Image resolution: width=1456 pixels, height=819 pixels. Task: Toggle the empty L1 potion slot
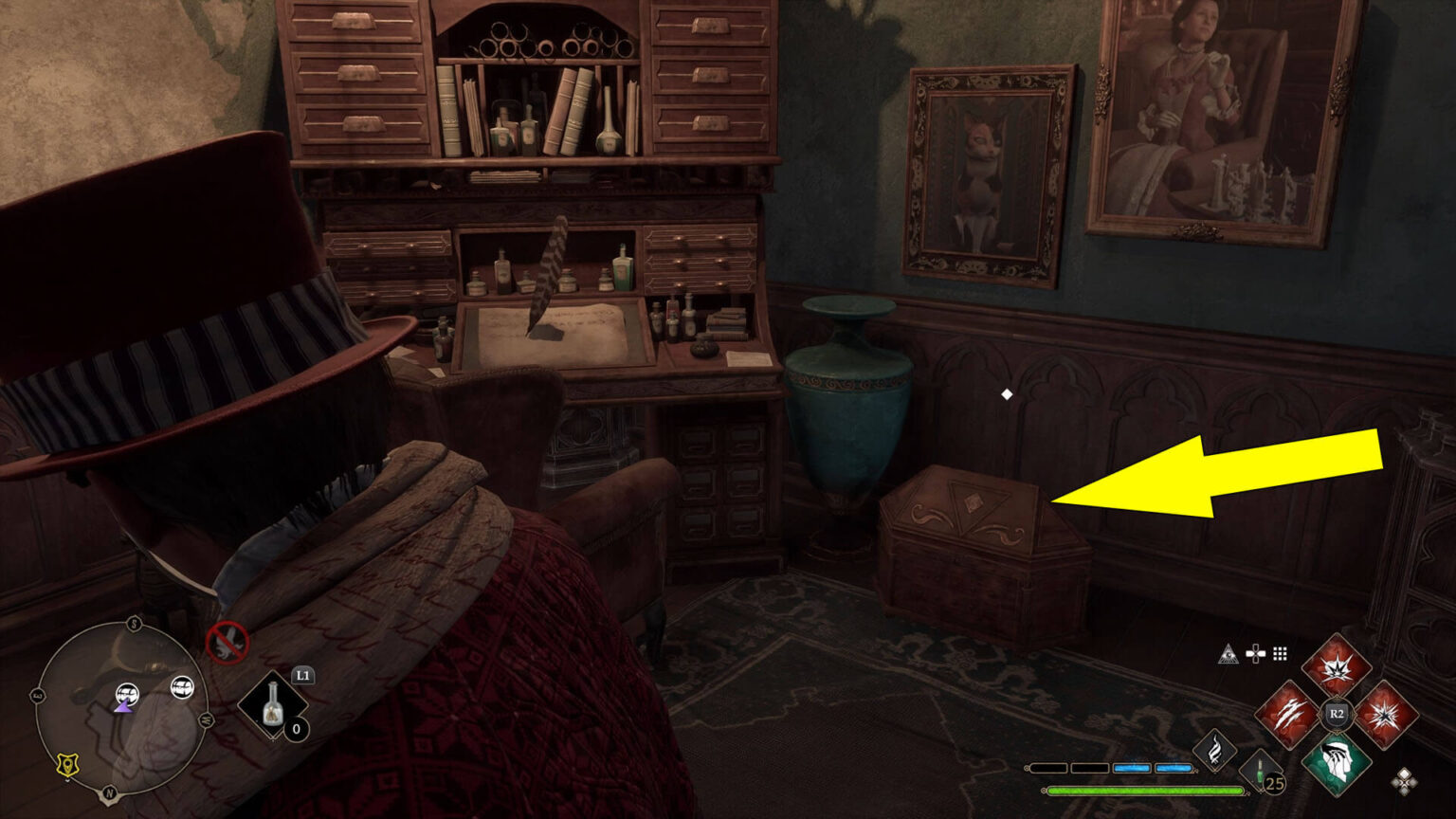(273, 705)
